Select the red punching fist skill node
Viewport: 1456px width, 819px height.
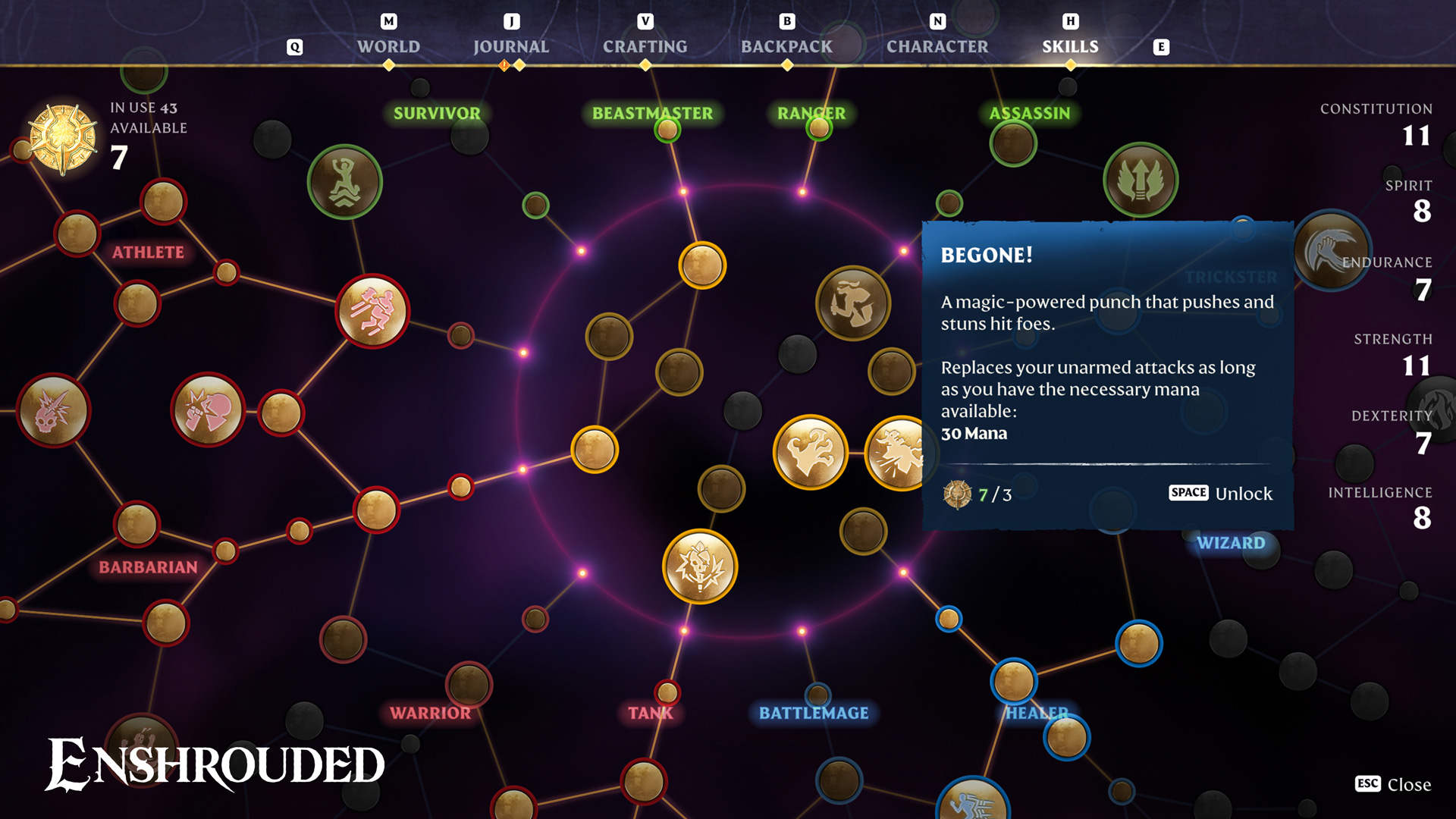click(x=208, y=410)
